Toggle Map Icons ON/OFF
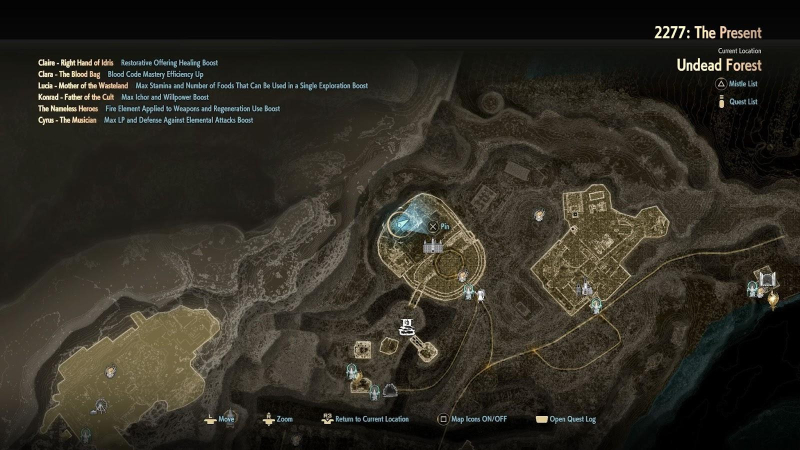This screenshot has width=800, height=450. [473, 420]
